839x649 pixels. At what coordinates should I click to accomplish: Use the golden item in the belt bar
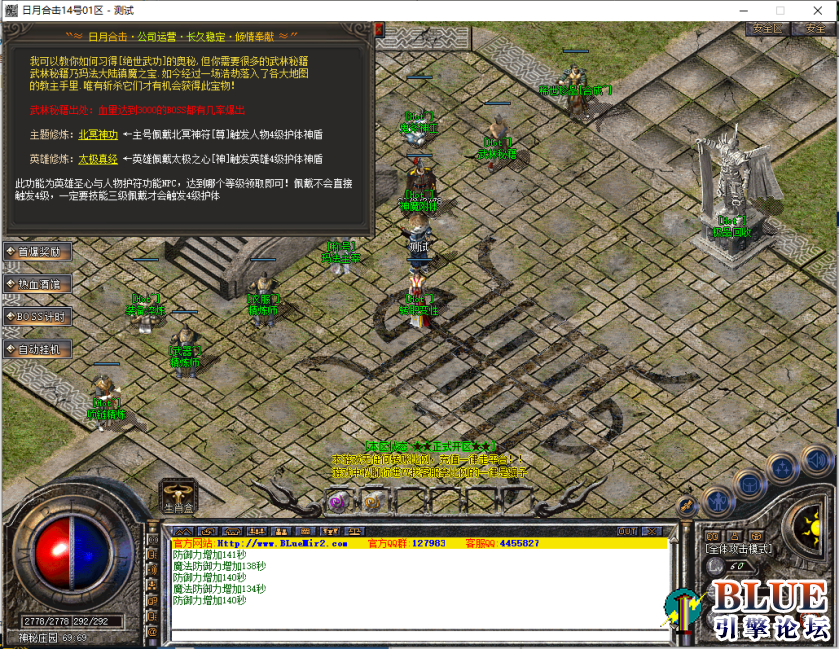pyautogui.click(x=372, y=501)
